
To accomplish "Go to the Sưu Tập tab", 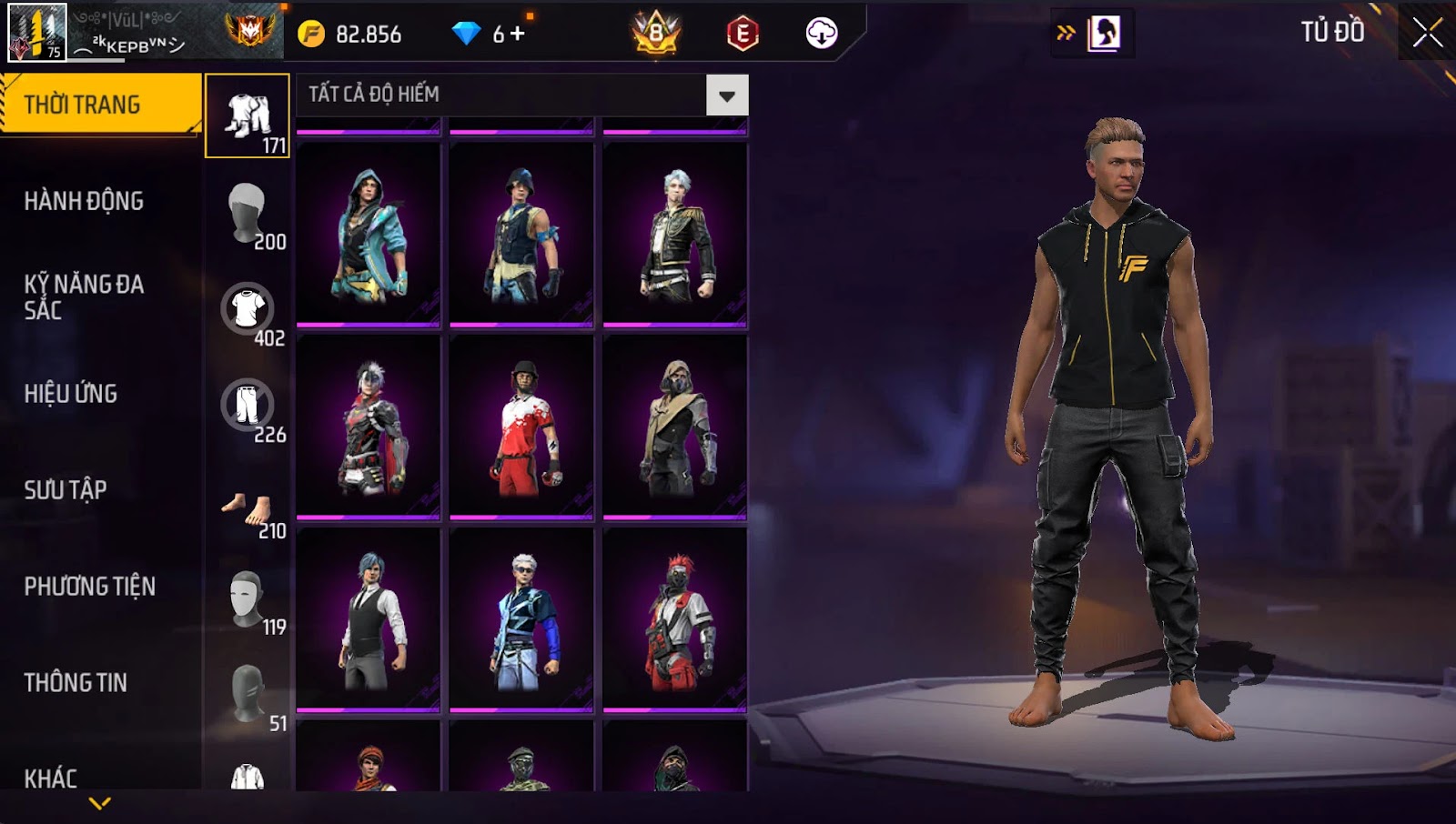I will [x=66, y=490].
